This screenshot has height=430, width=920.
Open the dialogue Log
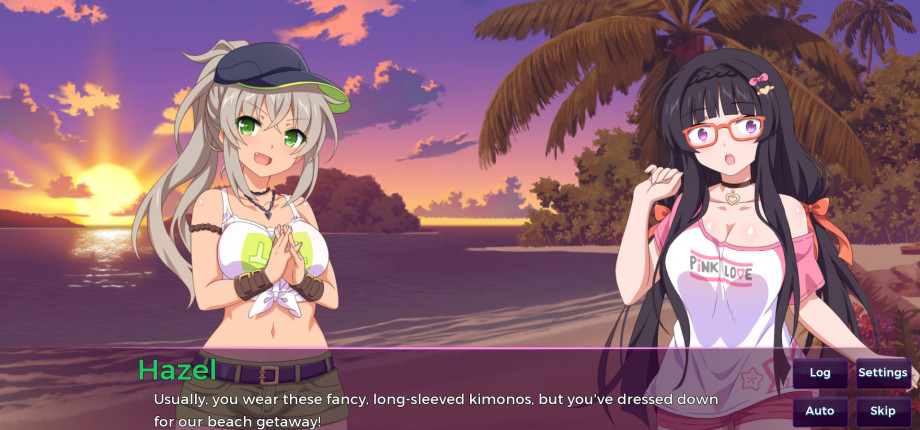point(820,373)
